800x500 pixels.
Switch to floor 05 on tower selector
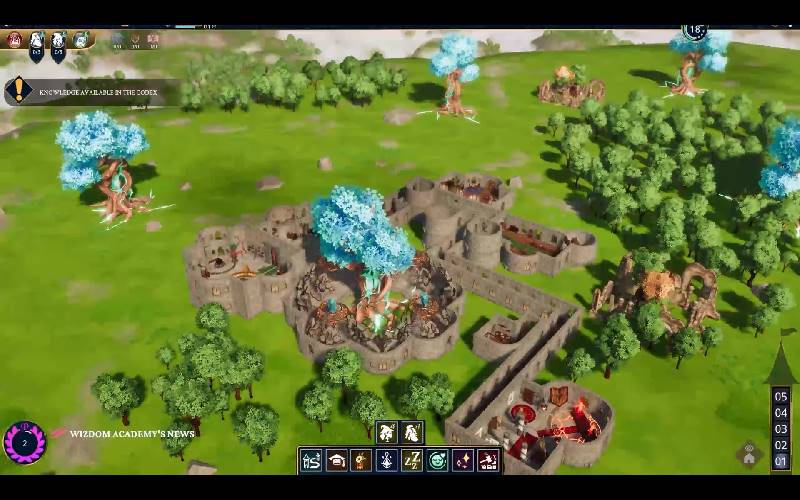pos(781,396)
